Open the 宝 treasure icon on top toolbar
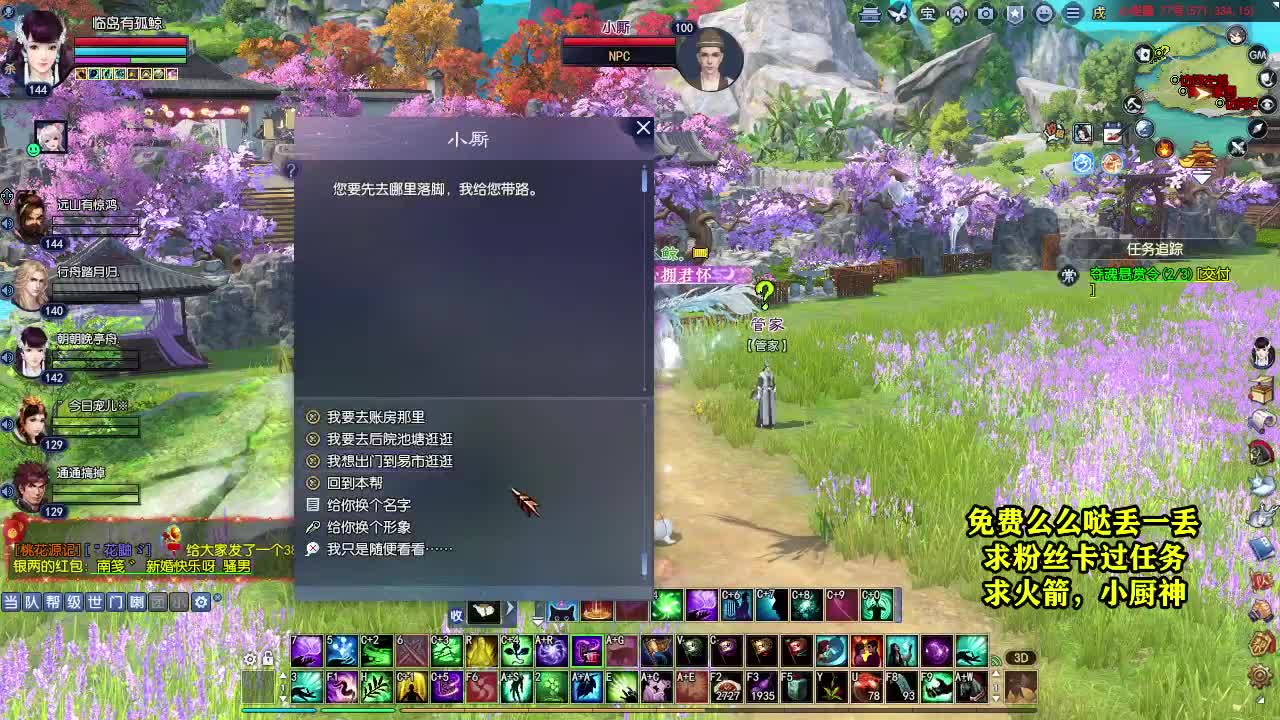 pyautogui.click(x=926, y=13)
